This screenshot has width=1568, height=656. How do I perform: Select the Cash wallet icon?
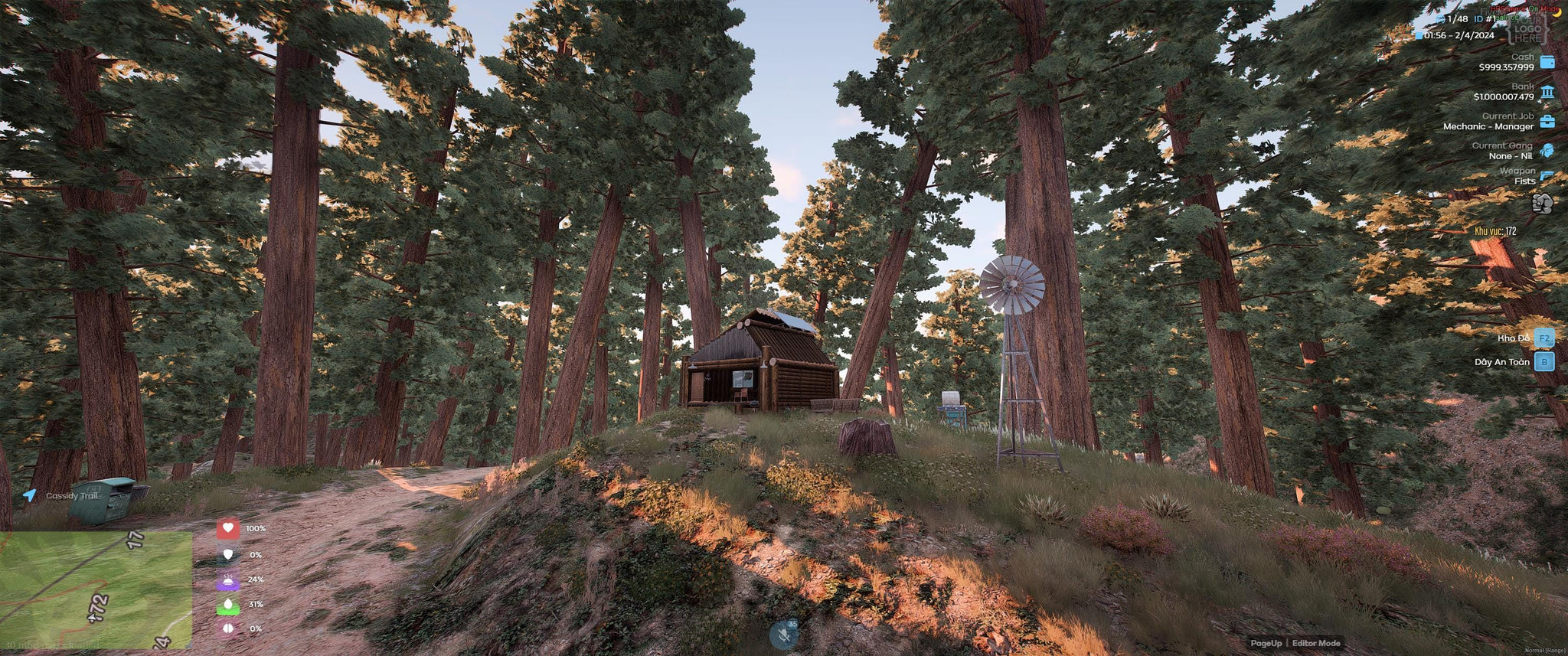click(1547, 63)
